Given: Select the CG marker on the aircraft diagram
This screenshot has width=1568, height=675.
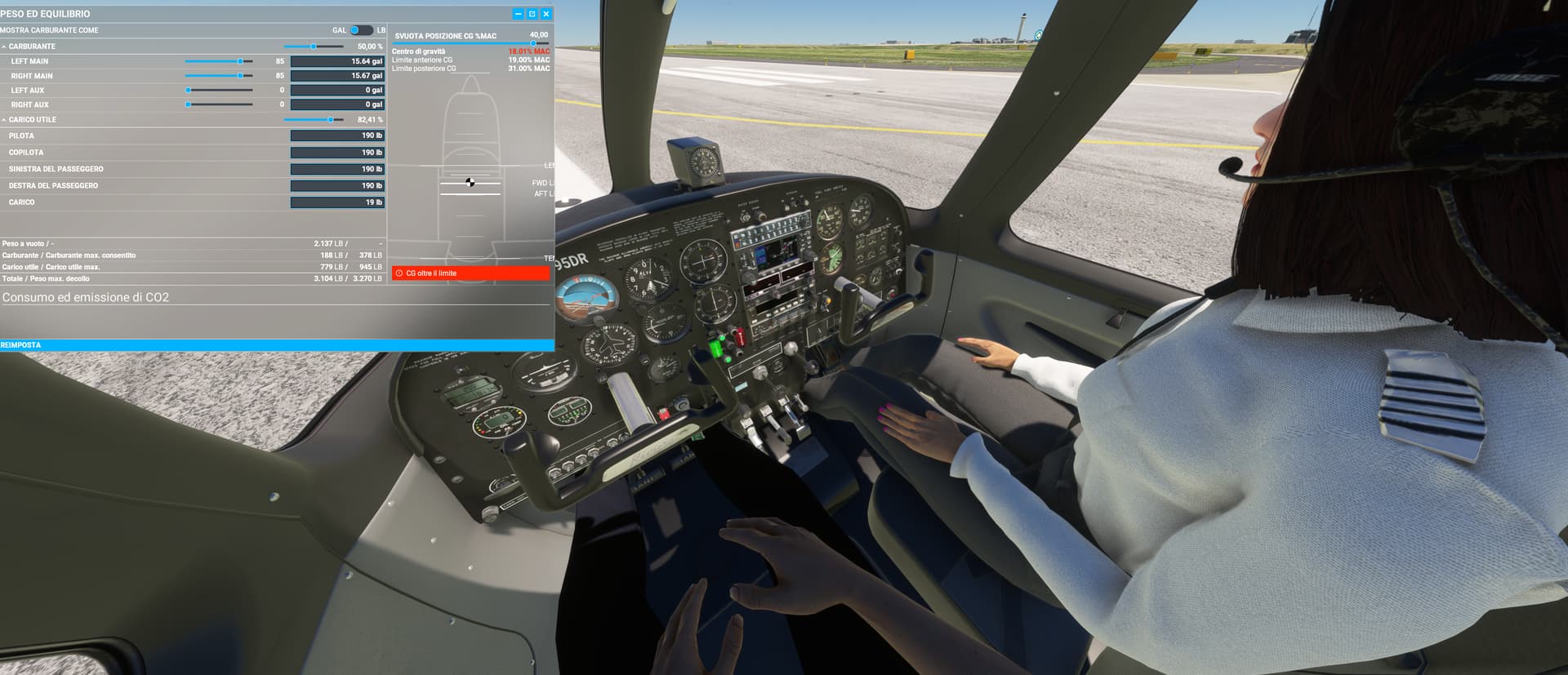Looking at the screenshot, I should point(470,182).
